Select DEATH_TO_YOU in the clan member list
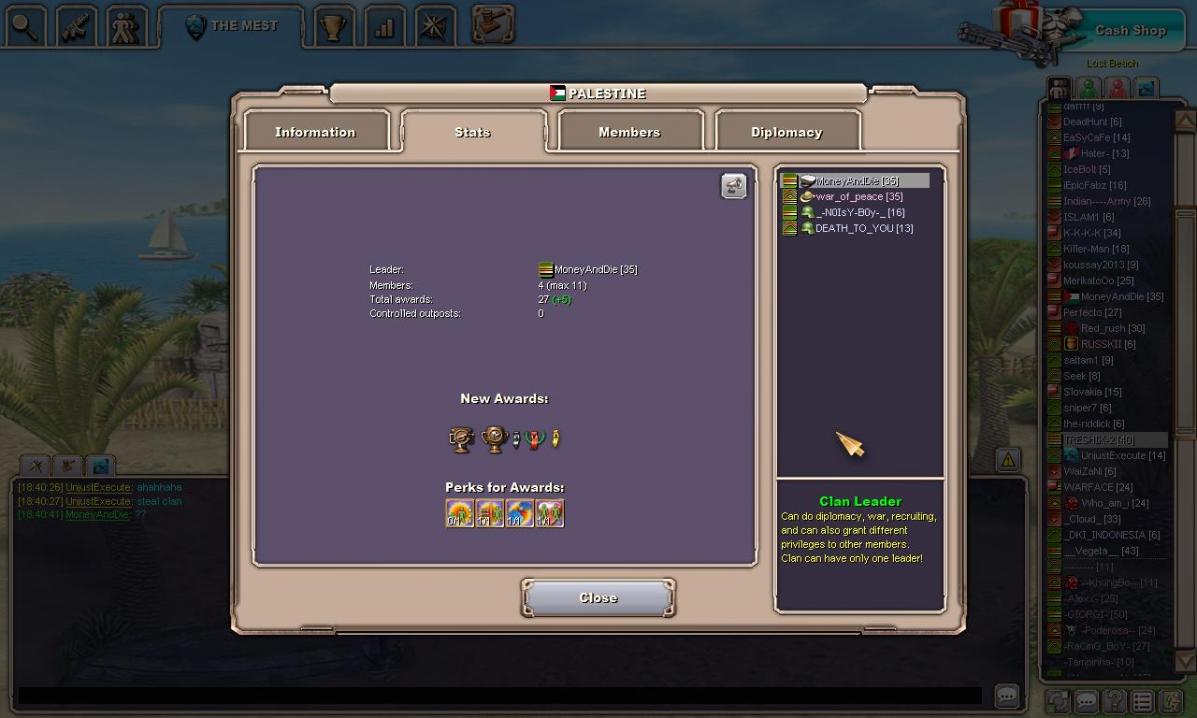This screenshot has height=718, width=1197. tap(863, 228)
